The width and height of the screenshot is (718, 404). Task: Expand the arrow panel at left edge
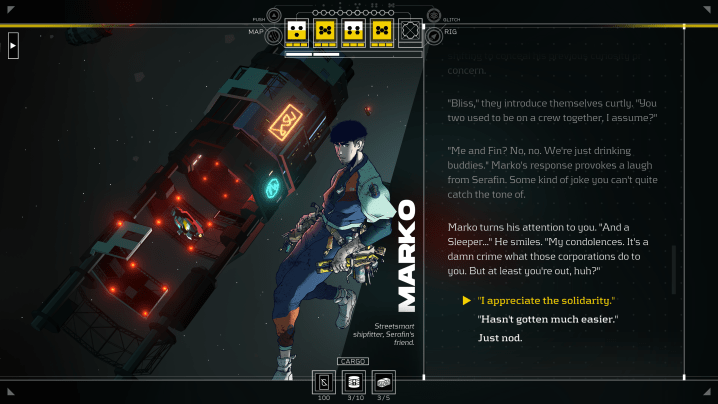pyautogui.click(x=13, y=45)
